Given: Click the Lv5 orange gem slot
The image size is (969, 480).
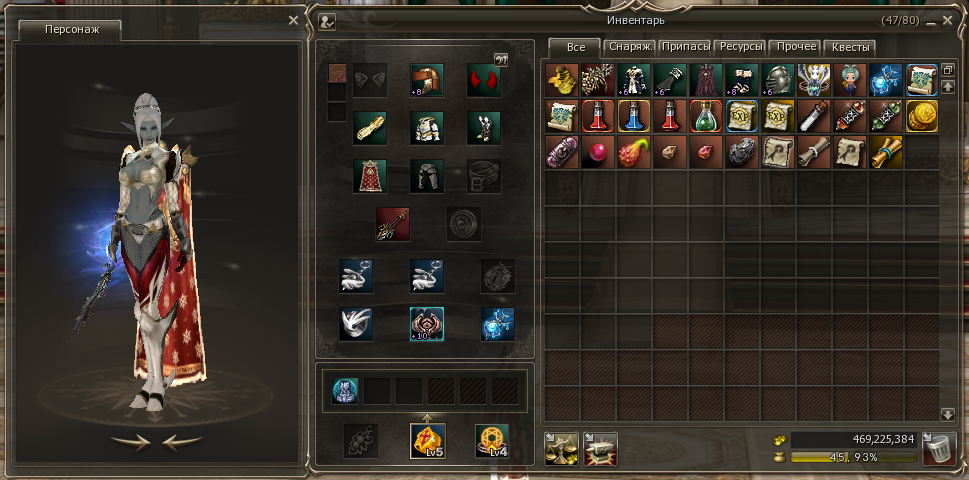Looking at the screenshot, I should [428, 440].
